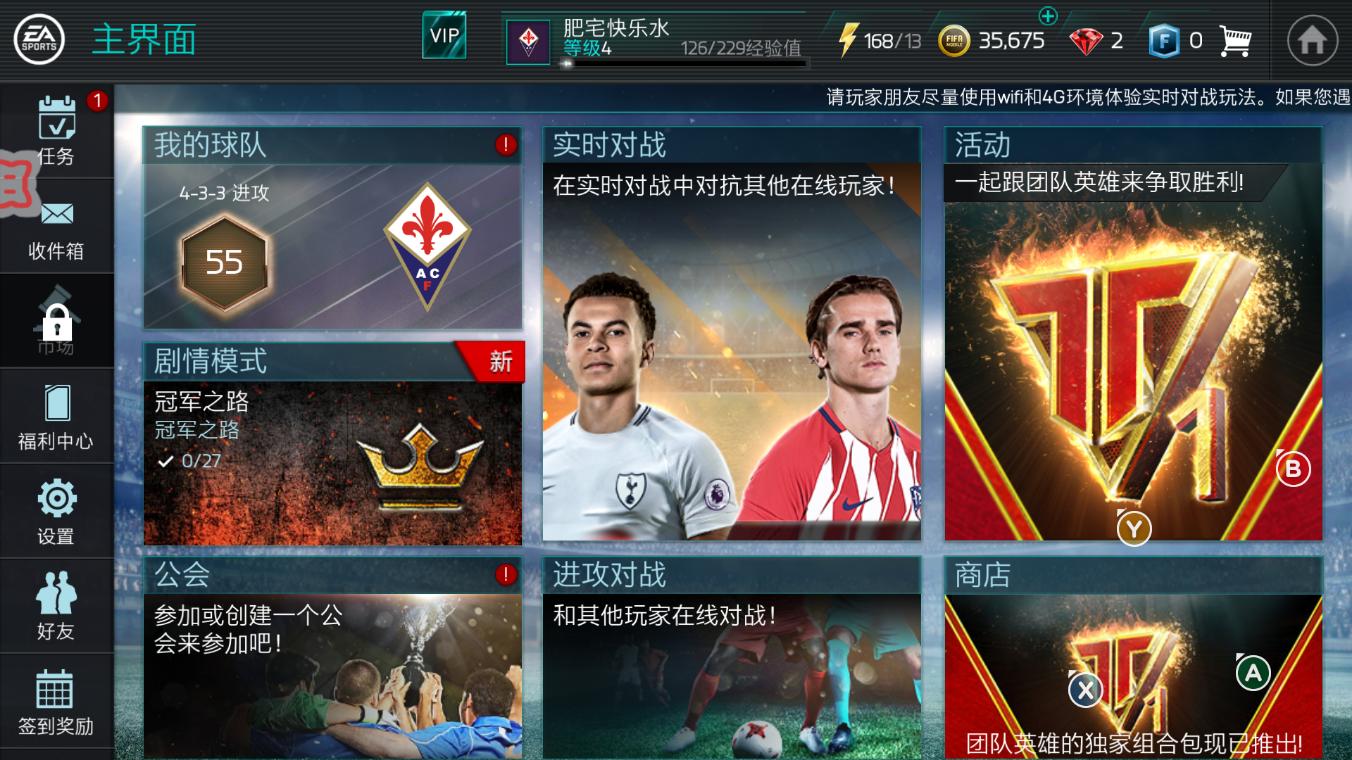Click the EA Sports logo

tap(42, 37)
